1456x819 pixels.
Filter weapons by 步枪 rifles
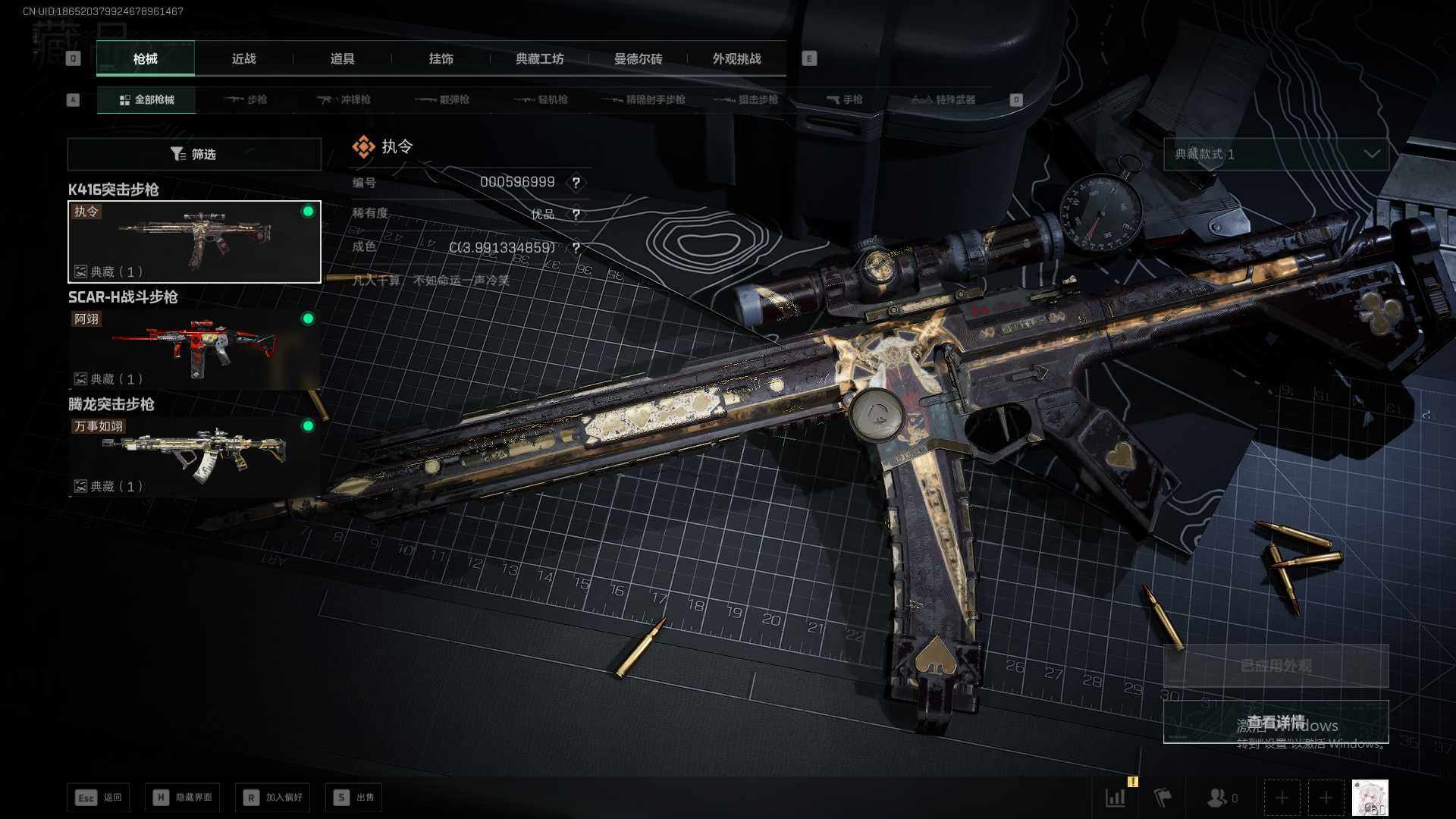tap(246, 100)
